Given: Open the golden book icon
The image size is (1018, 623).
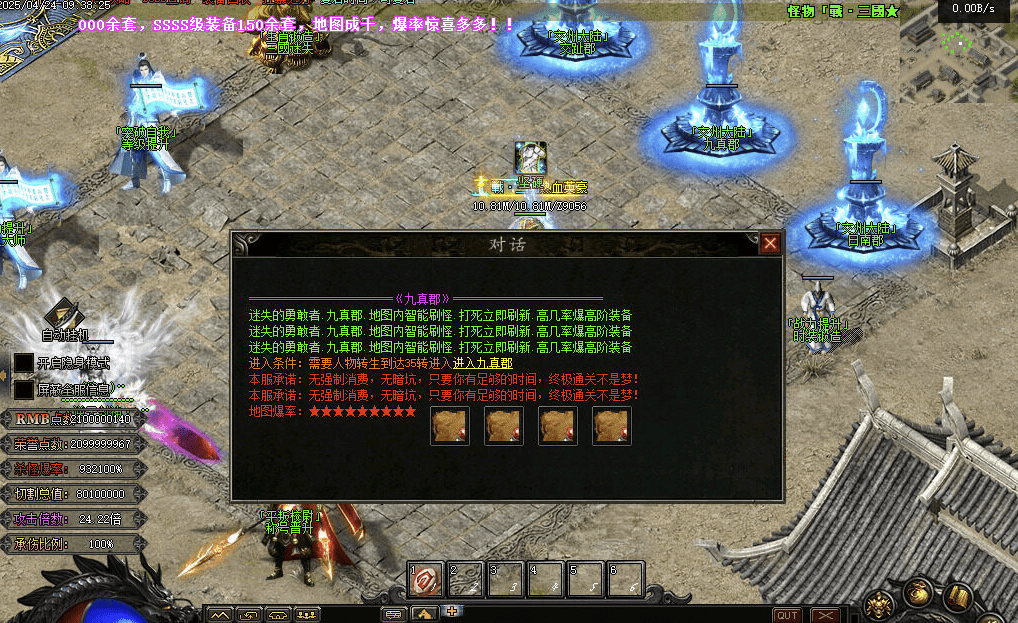Looking at the screenshot, I should [x=958, y=597].
